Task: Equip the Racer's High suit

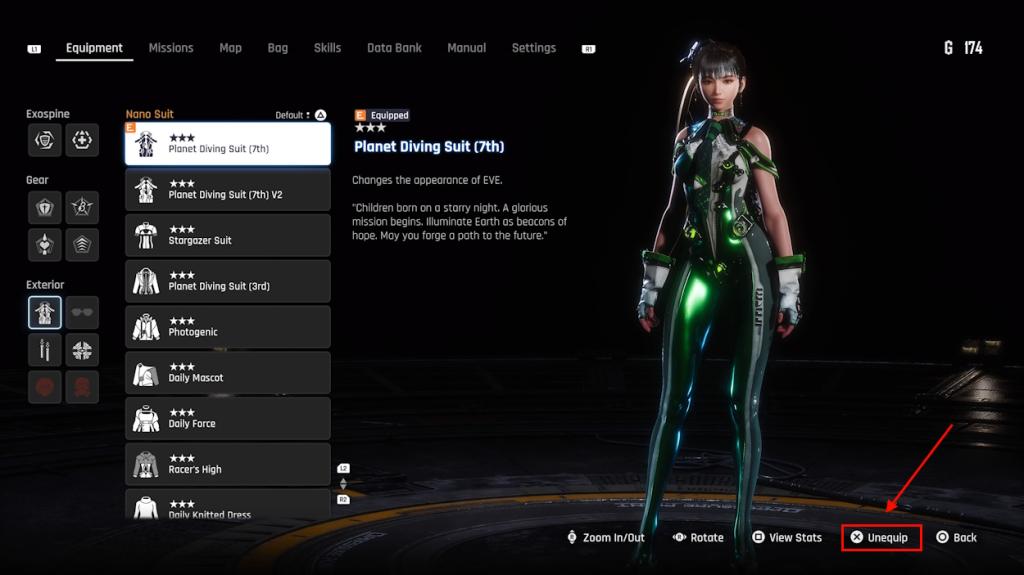Action: click(228, 465)
